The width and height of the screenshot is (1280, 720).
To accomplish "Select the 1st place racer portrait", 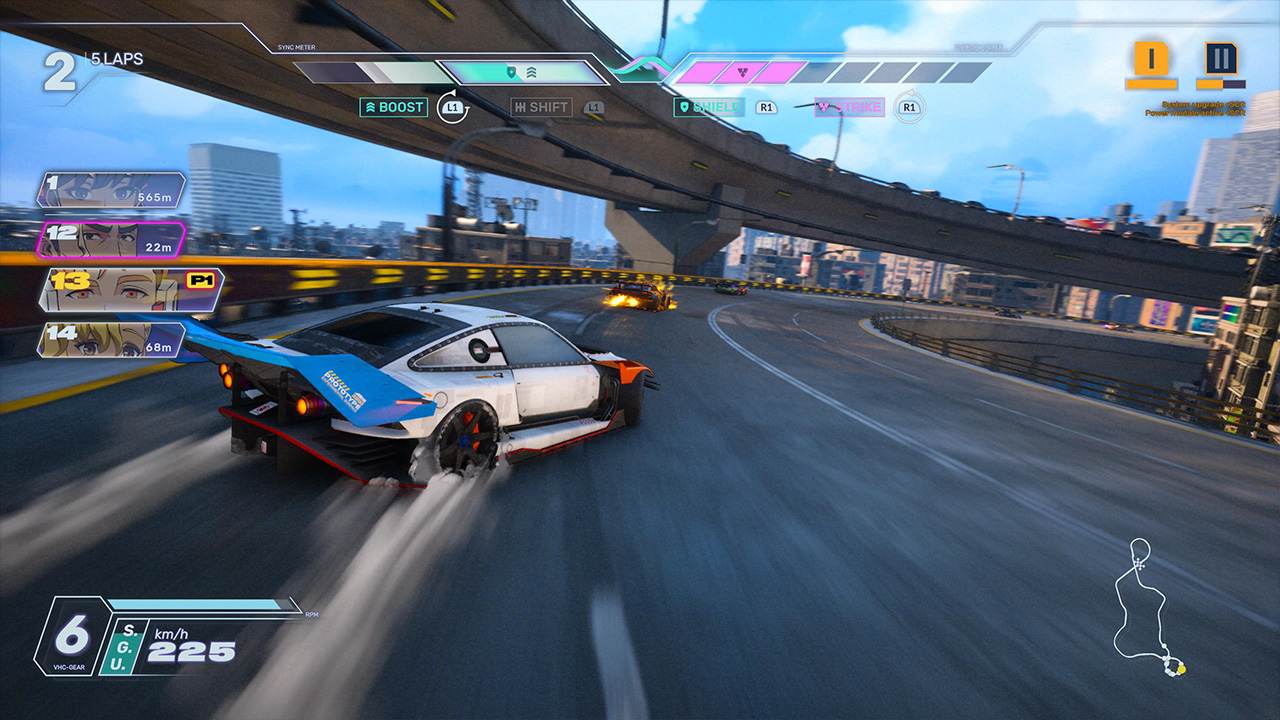I will point(111,190).
